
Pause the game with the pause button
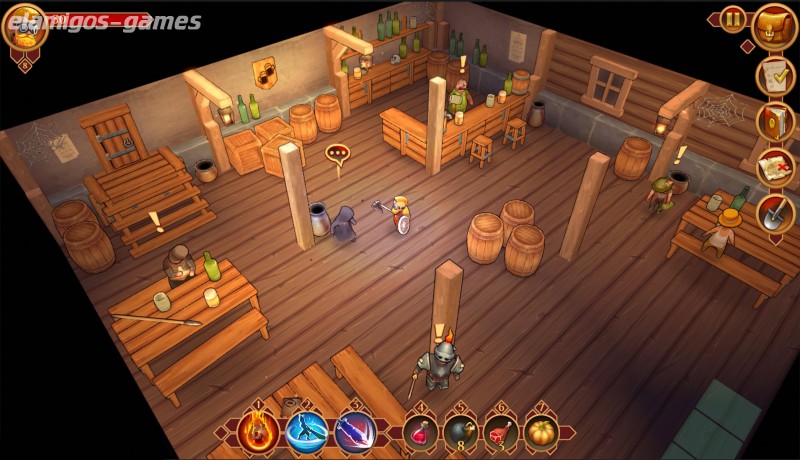pos(733,19)
